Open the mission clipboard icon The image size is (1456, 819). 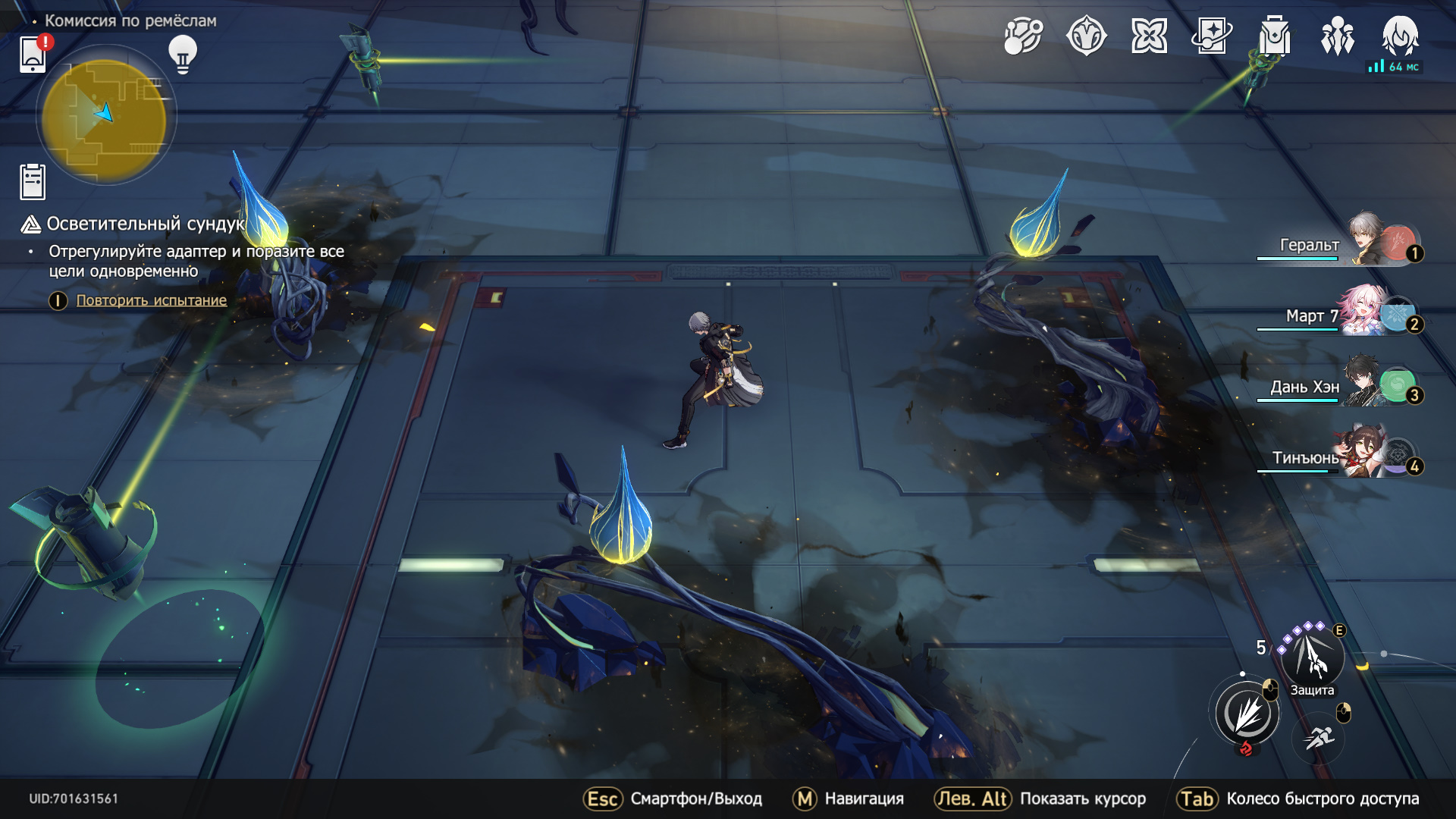[x=33, y=182]
